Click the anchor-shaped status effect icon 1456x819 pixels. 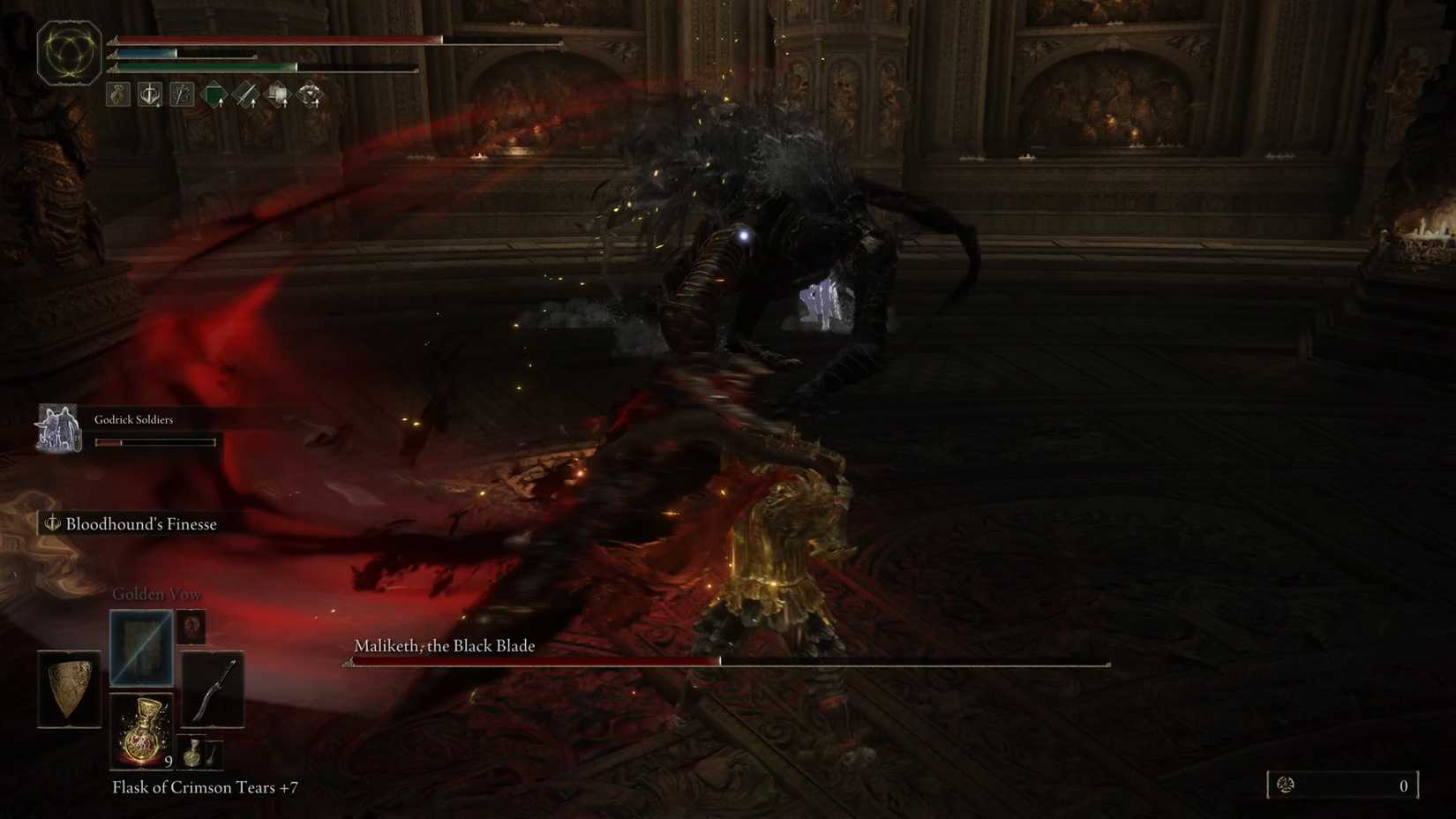[x=149, y=94]
